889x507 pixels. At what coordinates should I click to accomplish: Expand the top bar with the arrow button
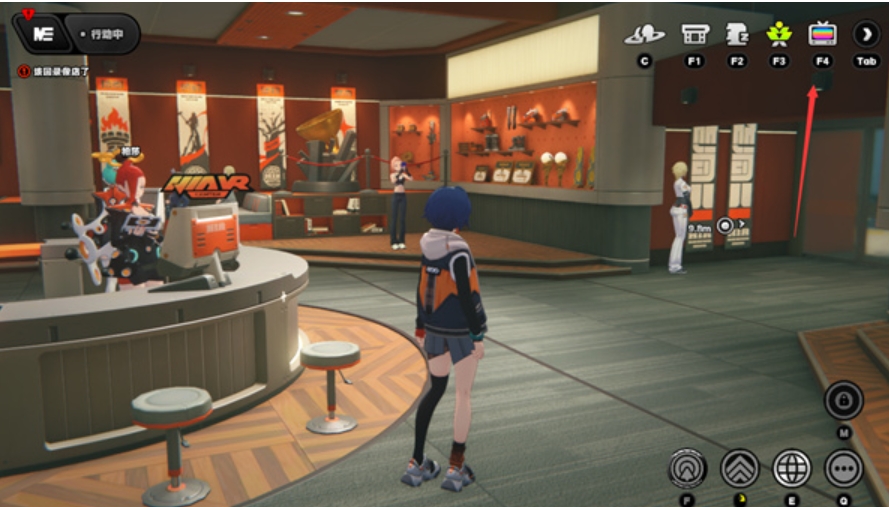(x=866, y=34)
